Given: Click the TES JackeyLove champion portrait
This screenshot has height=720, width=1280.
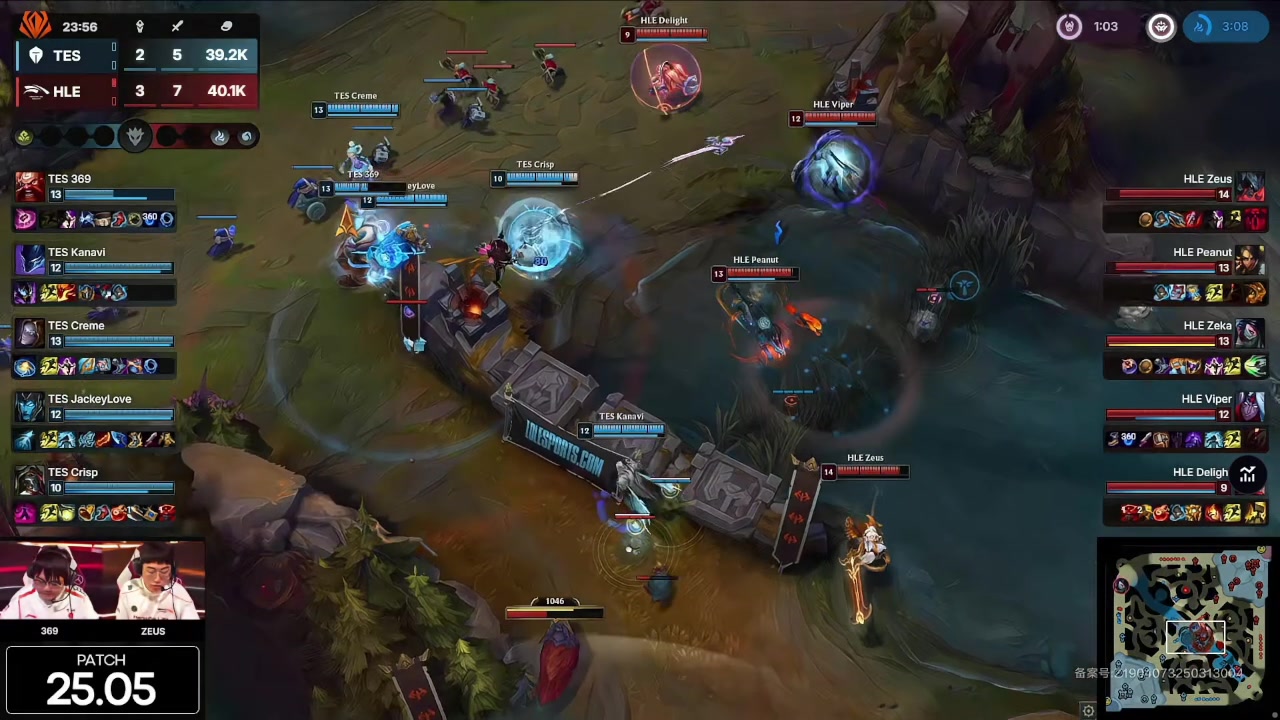Looking at the screenshot, I should coord(29,407).
